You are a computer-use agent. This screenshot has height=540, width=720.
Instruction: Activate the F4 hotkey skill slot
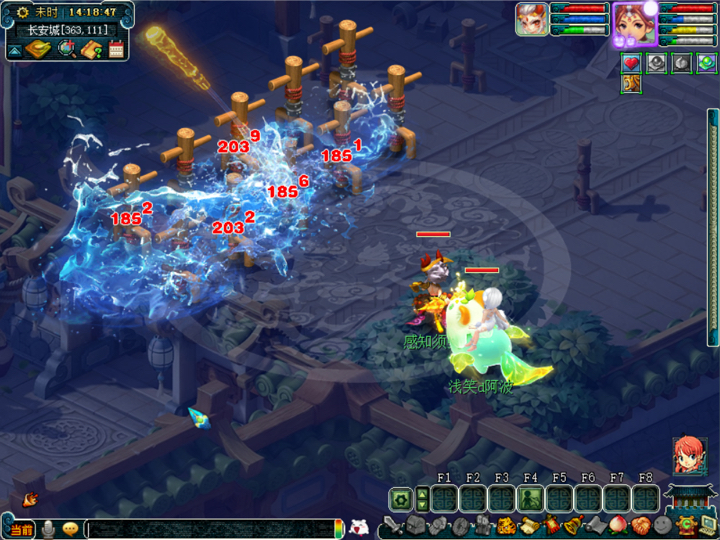[x=530, y=498]
